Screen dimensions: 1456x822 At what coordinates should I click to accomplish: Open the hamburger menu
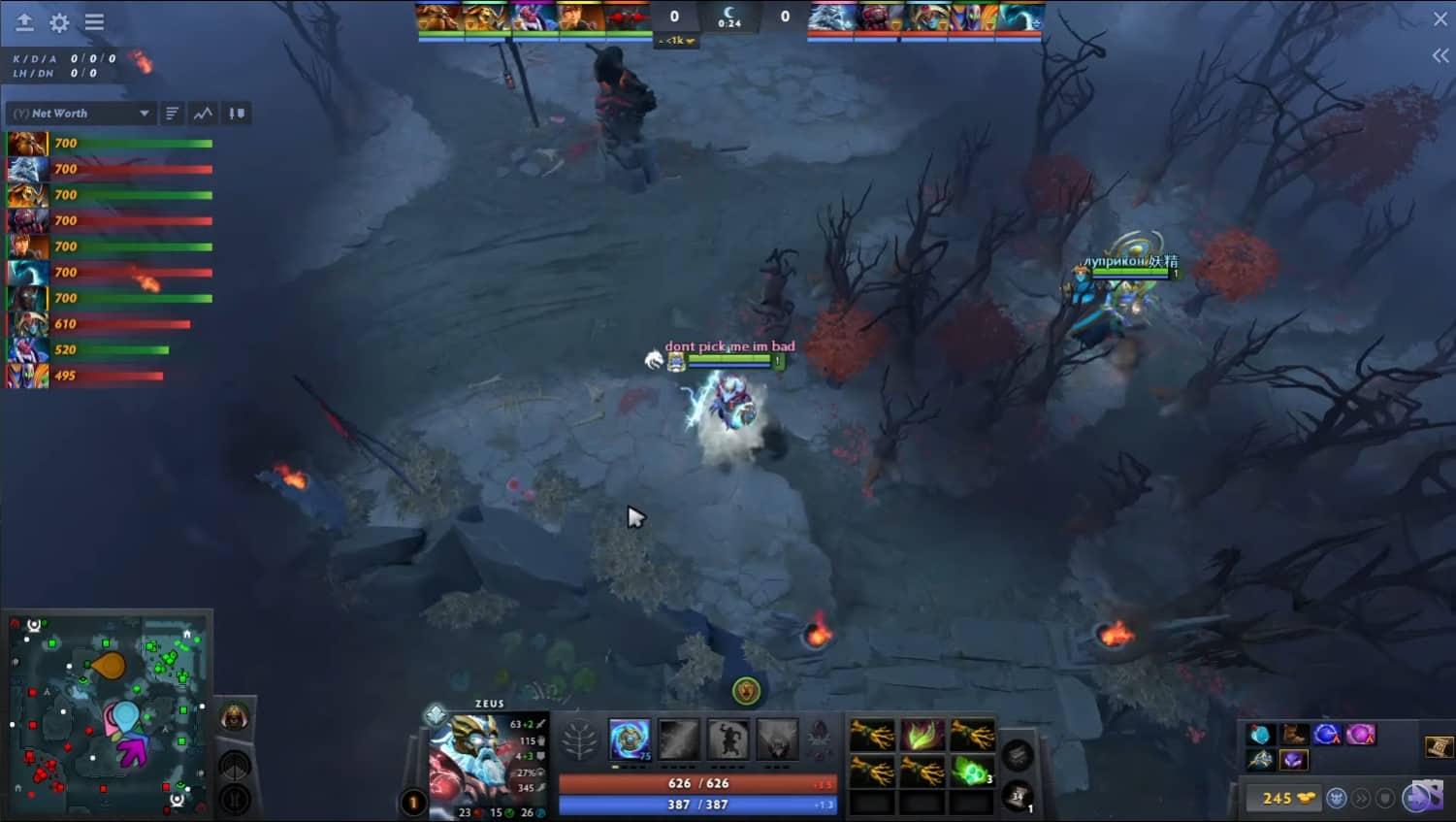click(x=94, y=22)
